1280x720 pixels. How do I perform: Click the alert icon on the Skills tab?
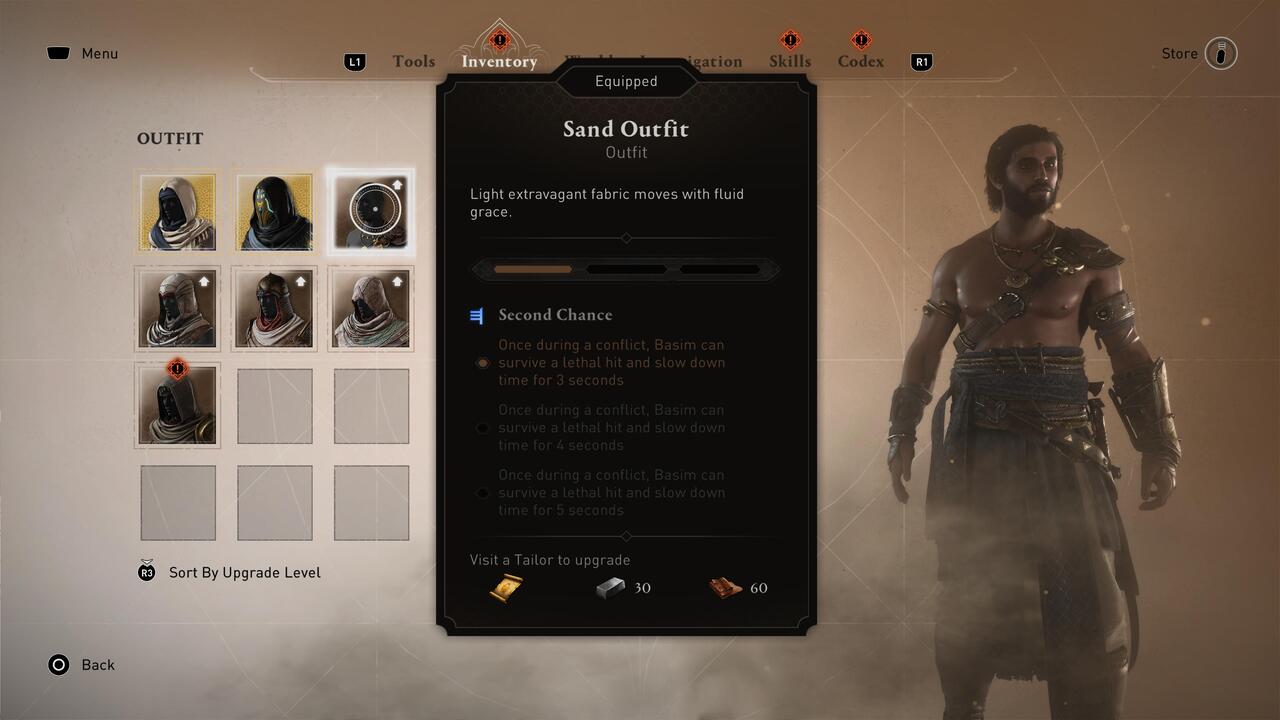[790, 38]
